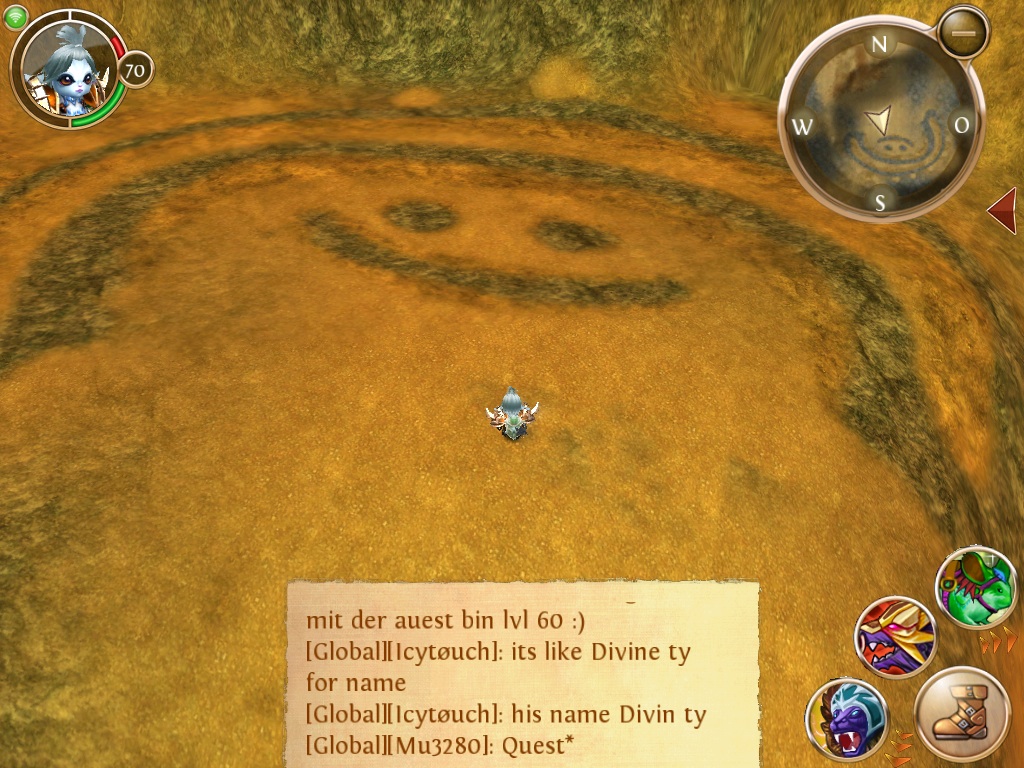
Task: Open the chat box
Action: (x=522, y=673)
